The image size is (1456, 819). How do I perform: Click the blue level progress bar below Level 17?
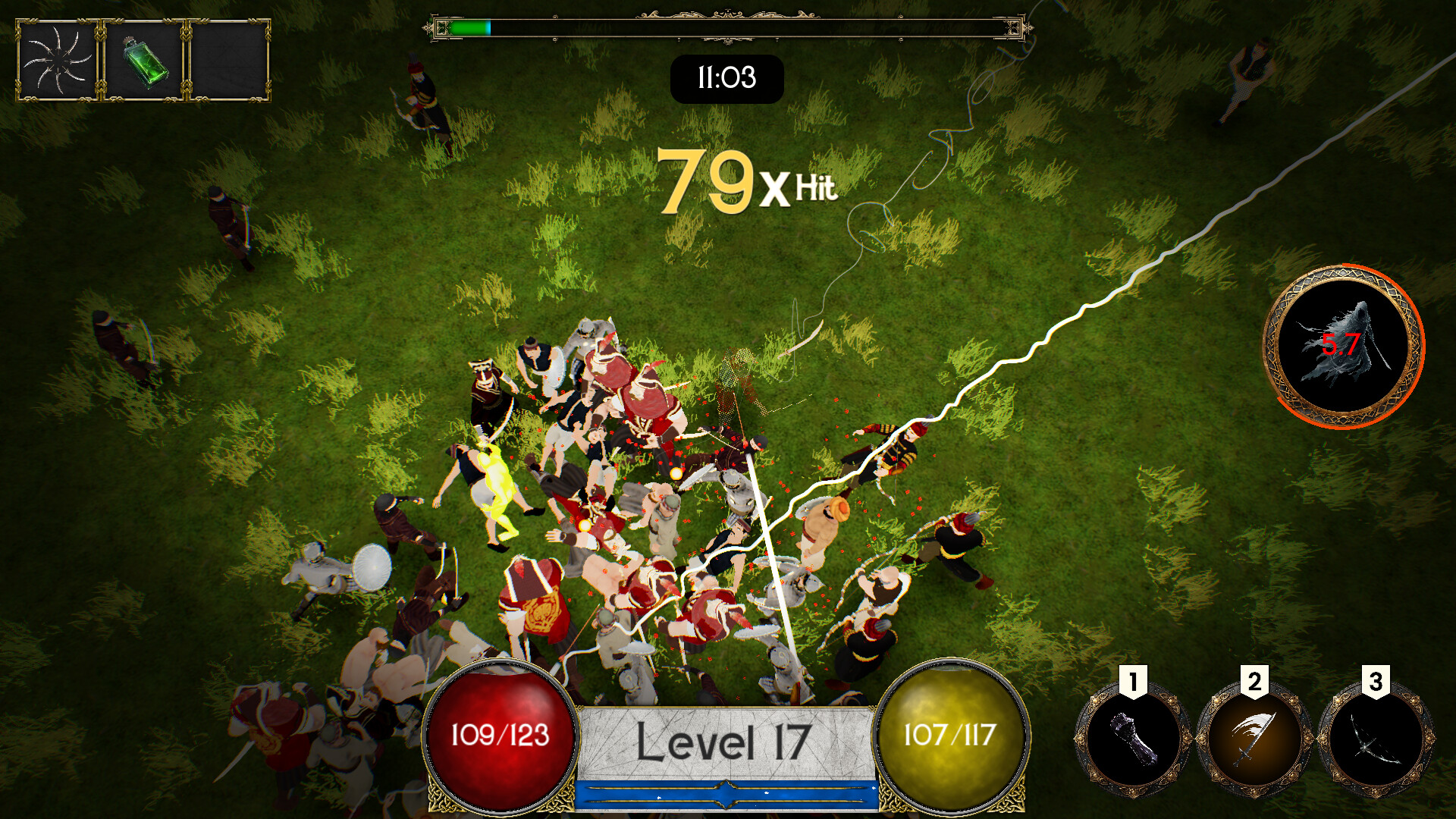click(x=726, y=796)
